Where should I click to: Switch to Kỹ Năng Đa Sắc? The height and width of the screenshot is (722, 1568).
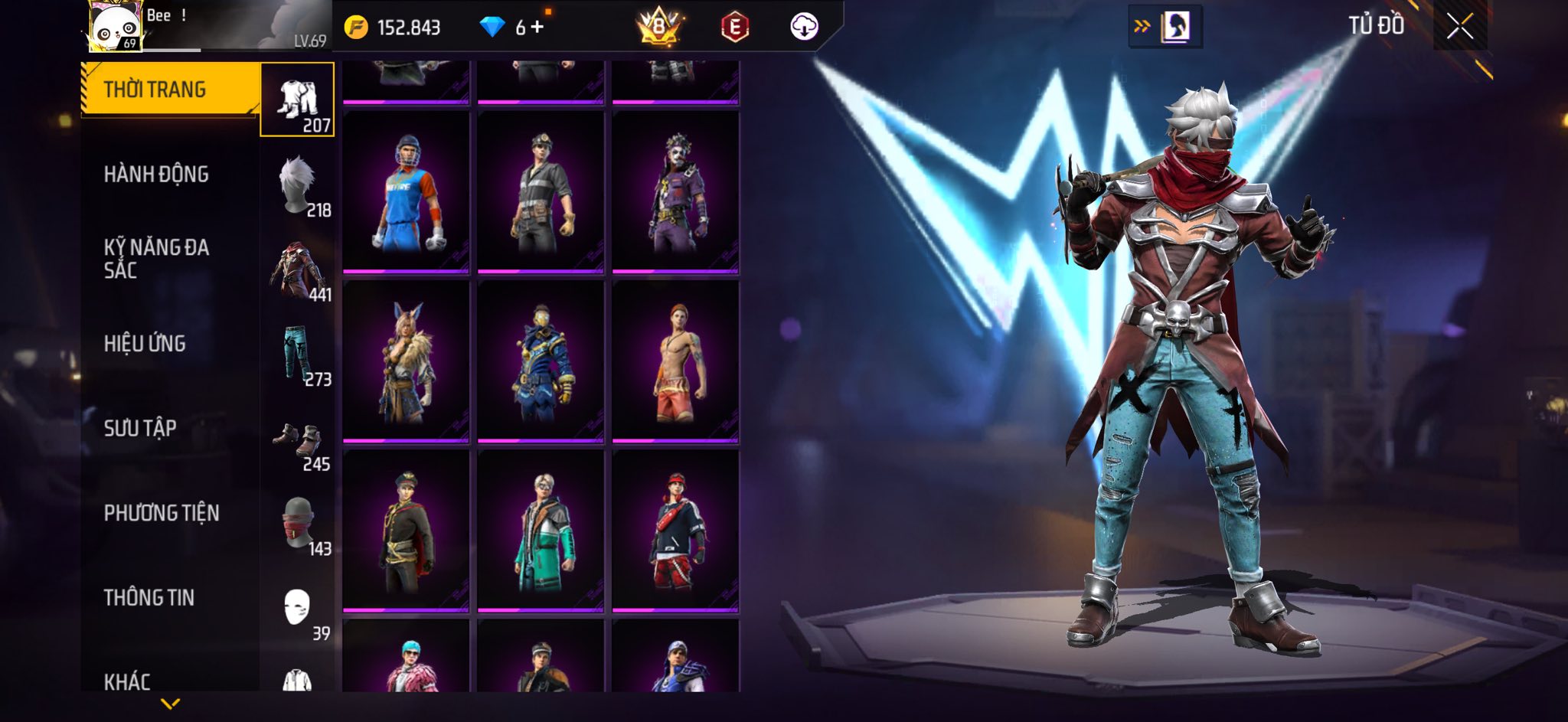tap(156, 259)
